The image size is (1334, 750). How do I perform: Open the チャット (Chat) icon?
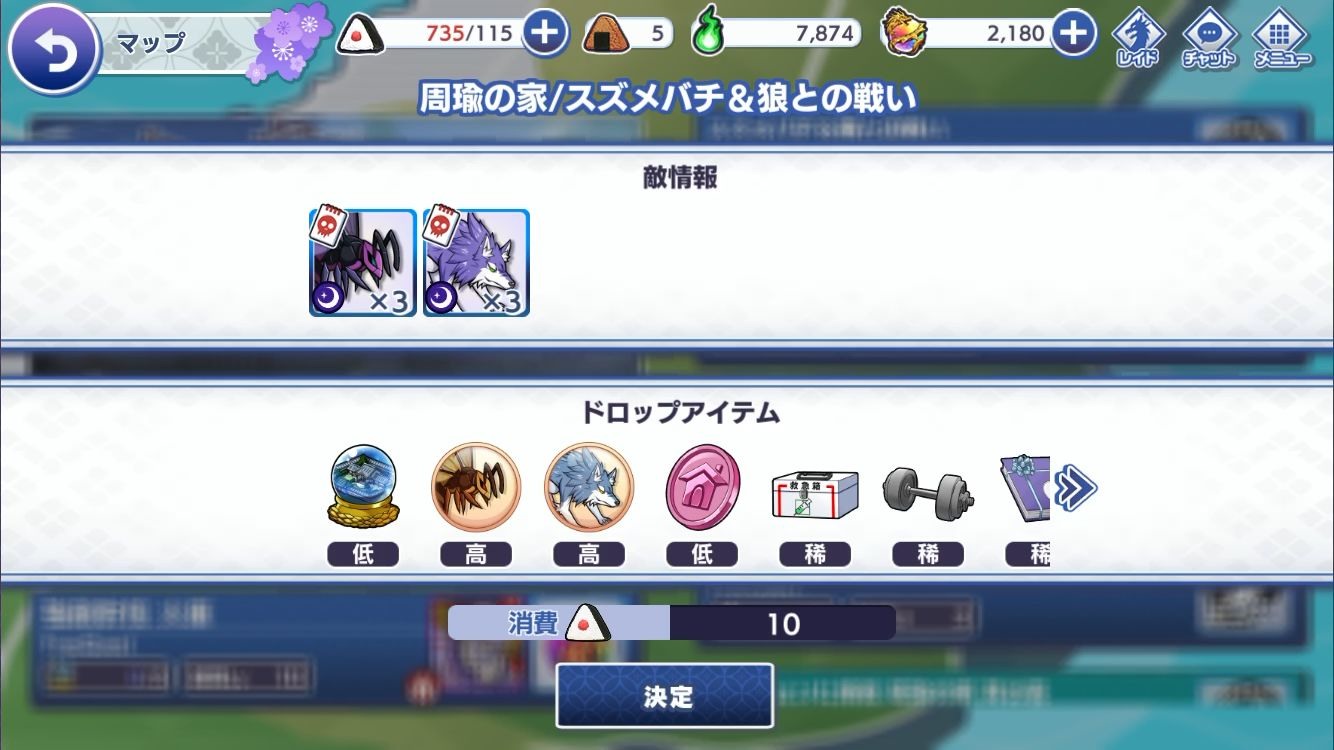1211,33
